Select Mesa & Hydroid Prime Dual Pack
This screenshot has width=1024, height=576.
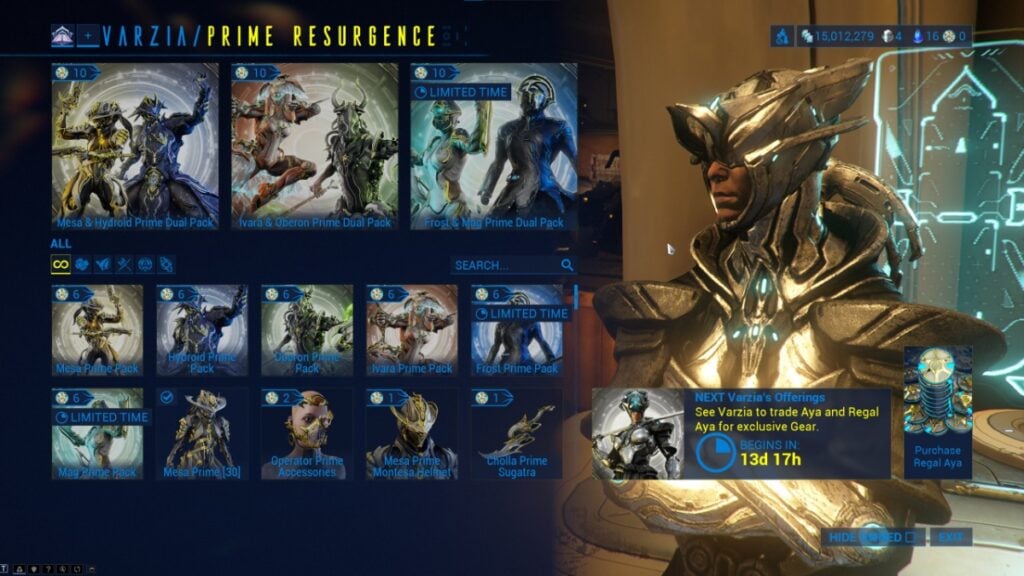point(135,146)
